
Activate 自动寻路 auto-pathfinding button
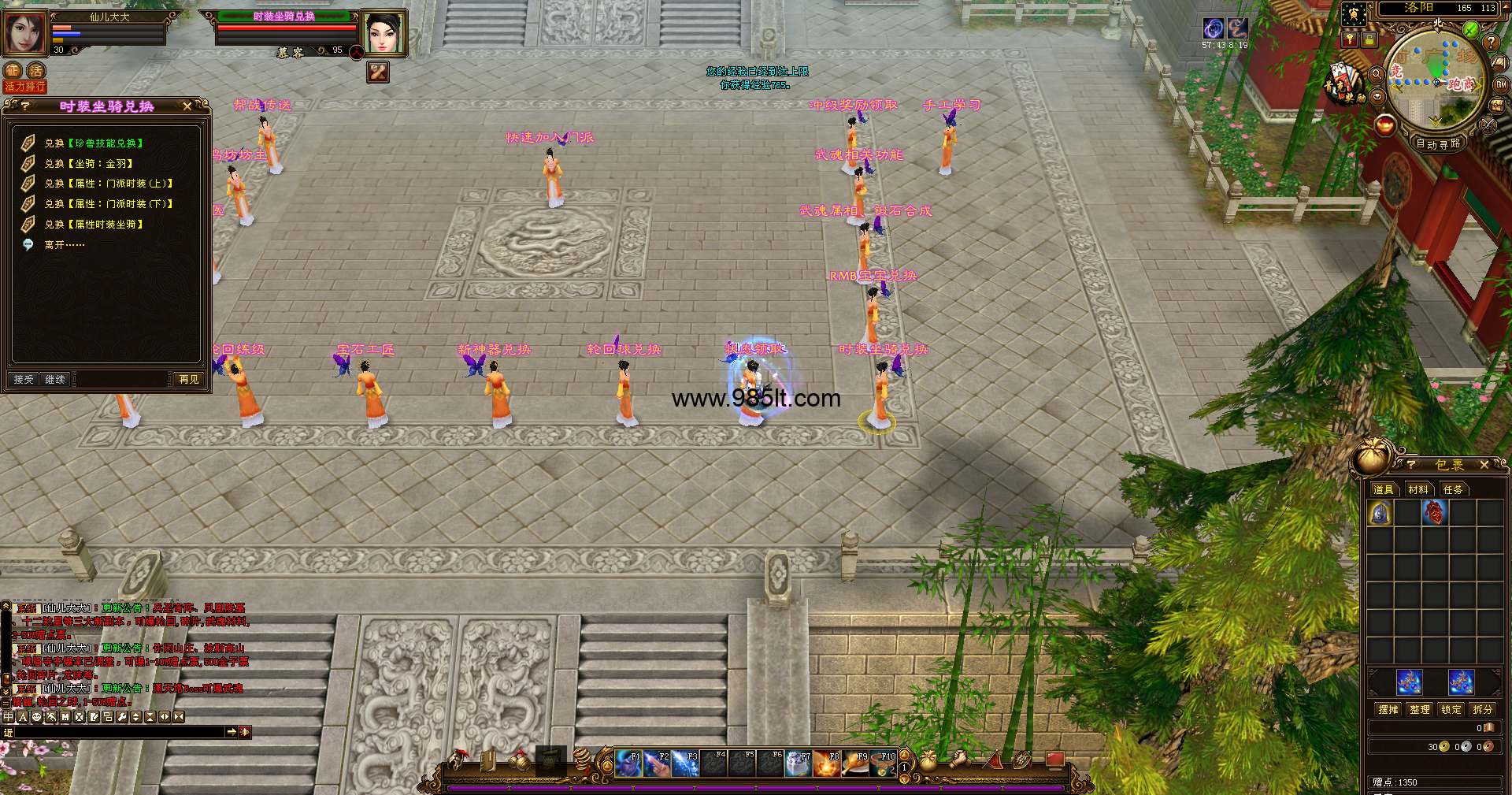(x=1438, y=143)
